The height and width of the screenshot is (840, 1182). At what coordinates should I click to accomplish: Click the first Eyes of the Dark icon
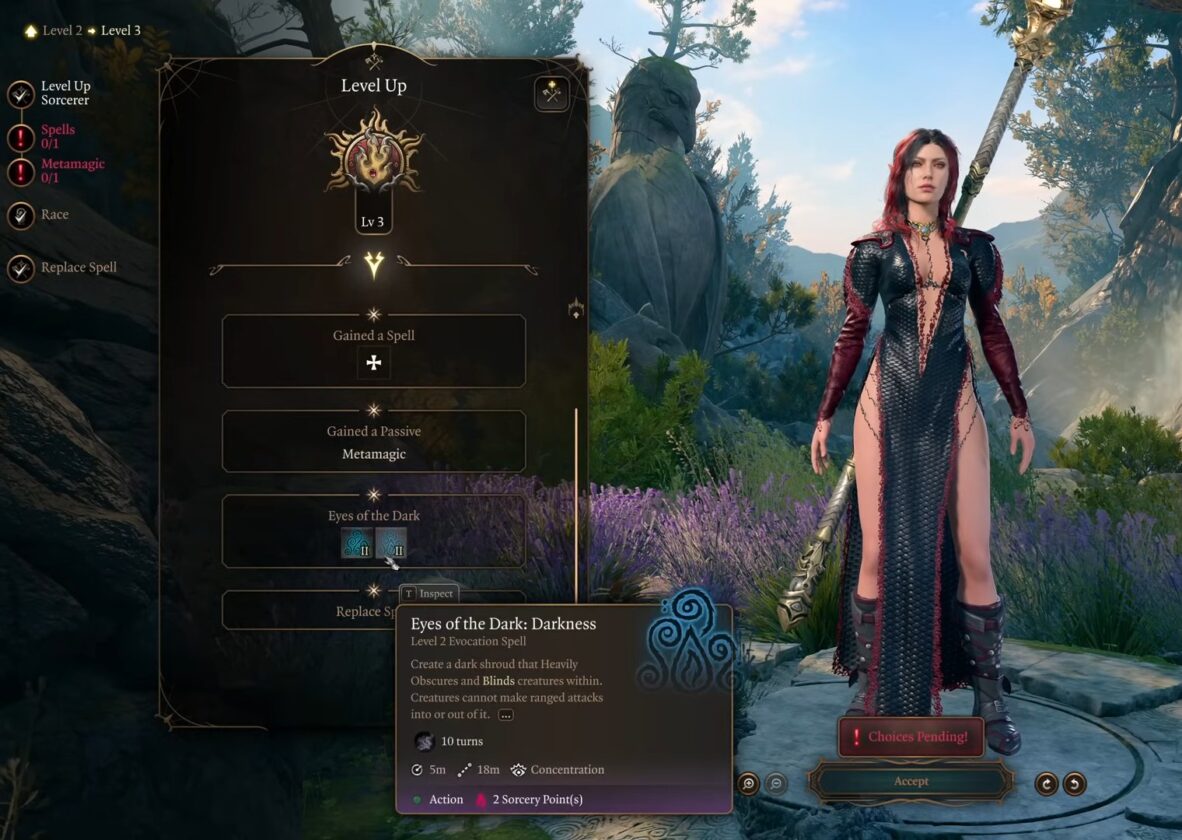point(357,544)
